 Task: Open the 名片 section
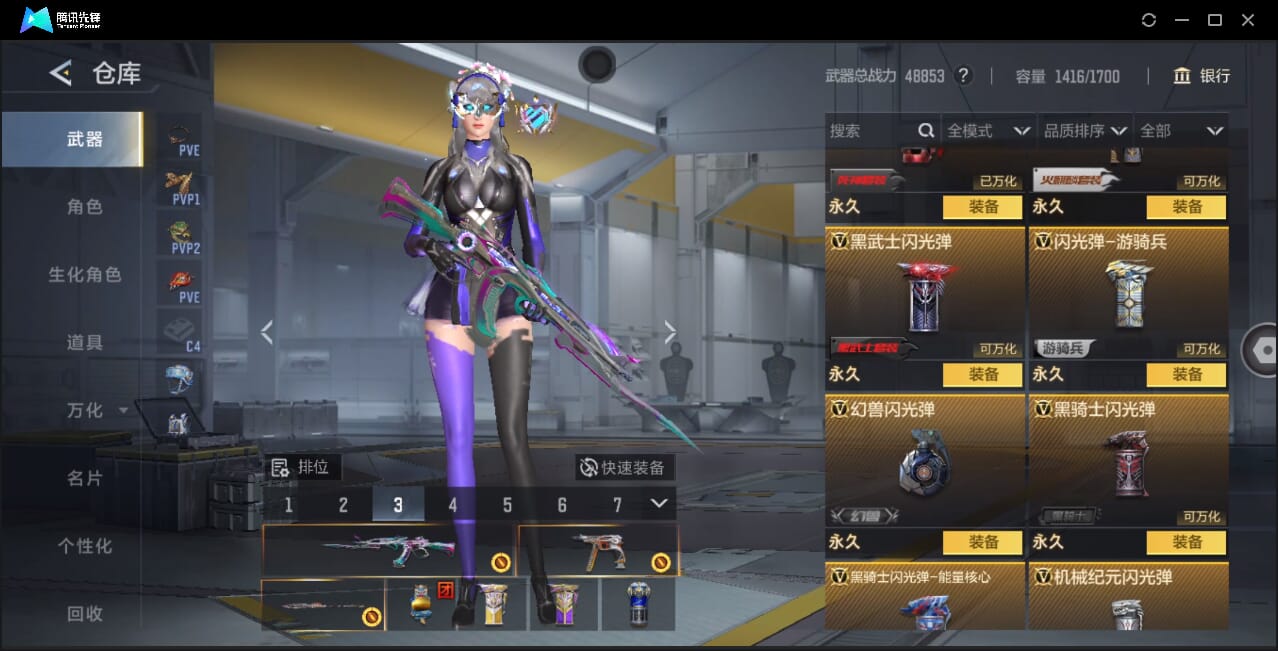[85, 479]
